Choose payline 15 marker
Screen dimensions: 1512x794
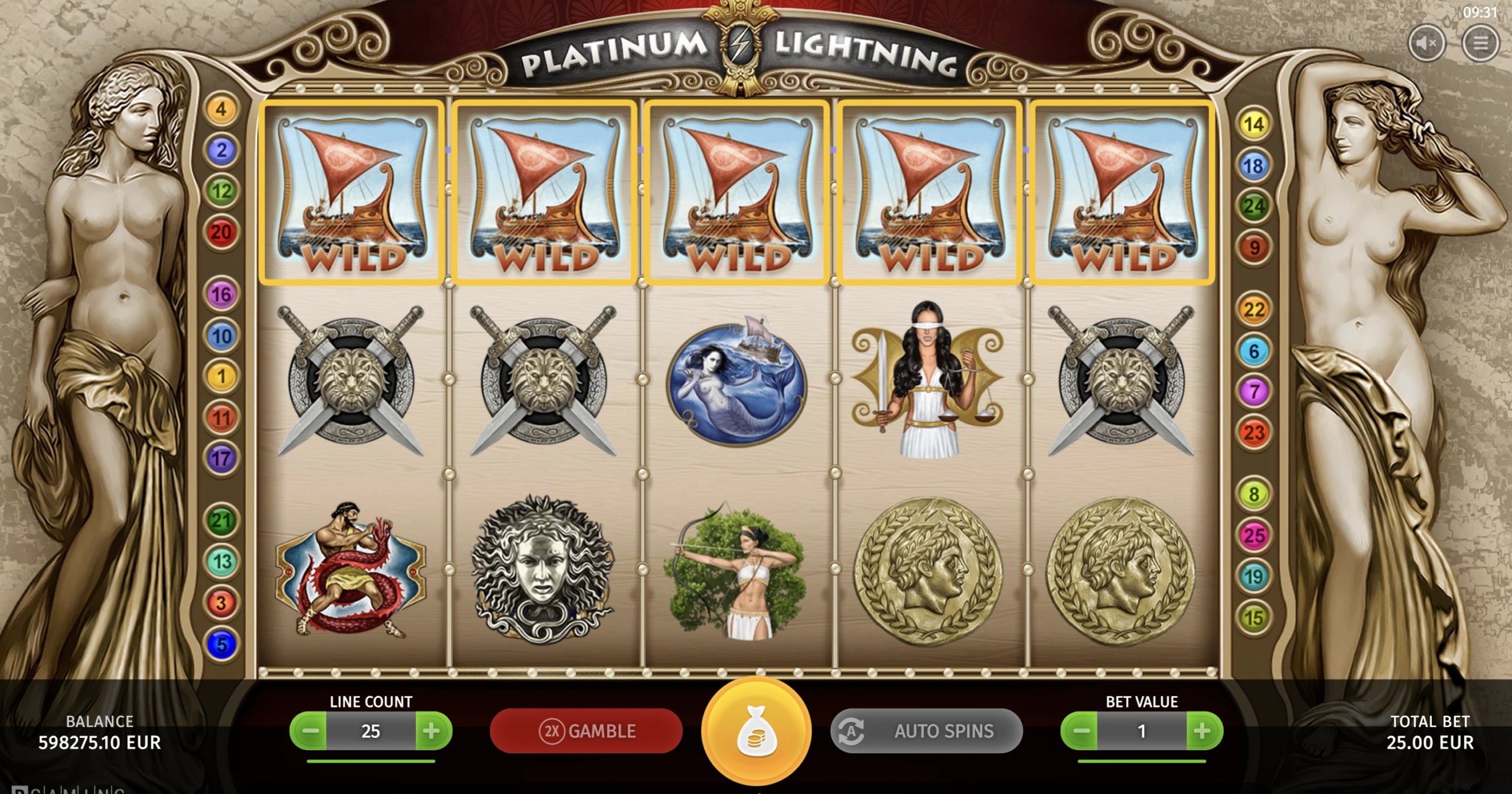click(x=1253, y=618)
